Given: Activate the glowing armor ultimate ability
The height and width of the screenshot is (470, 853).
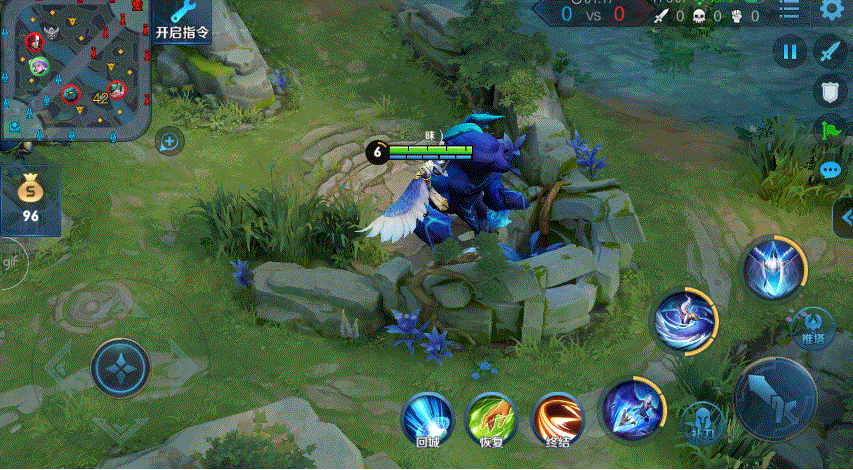Looking at the screenshot, I should pos(774,269).
